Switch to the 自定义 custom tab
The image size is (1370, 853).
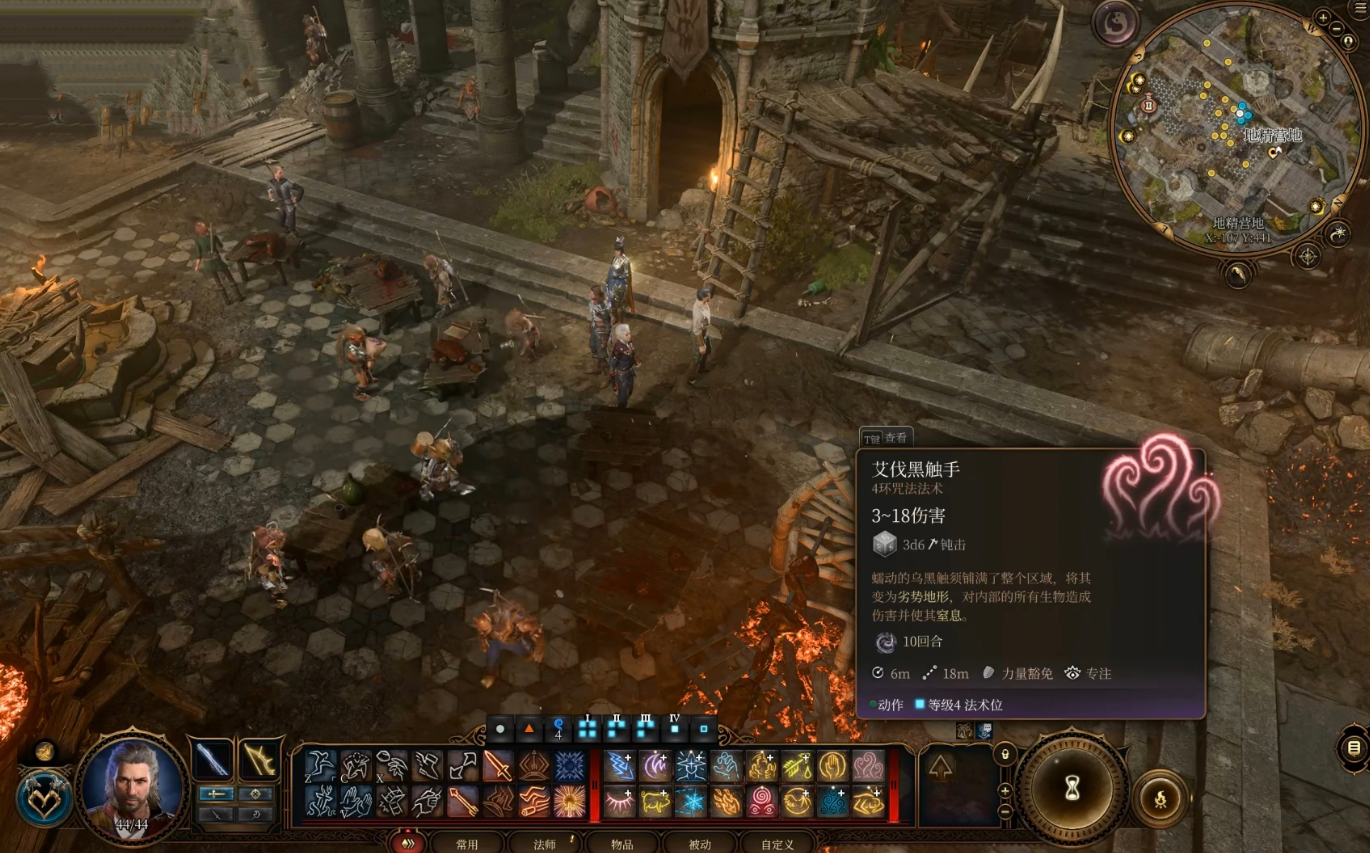(x=777, y=844)
